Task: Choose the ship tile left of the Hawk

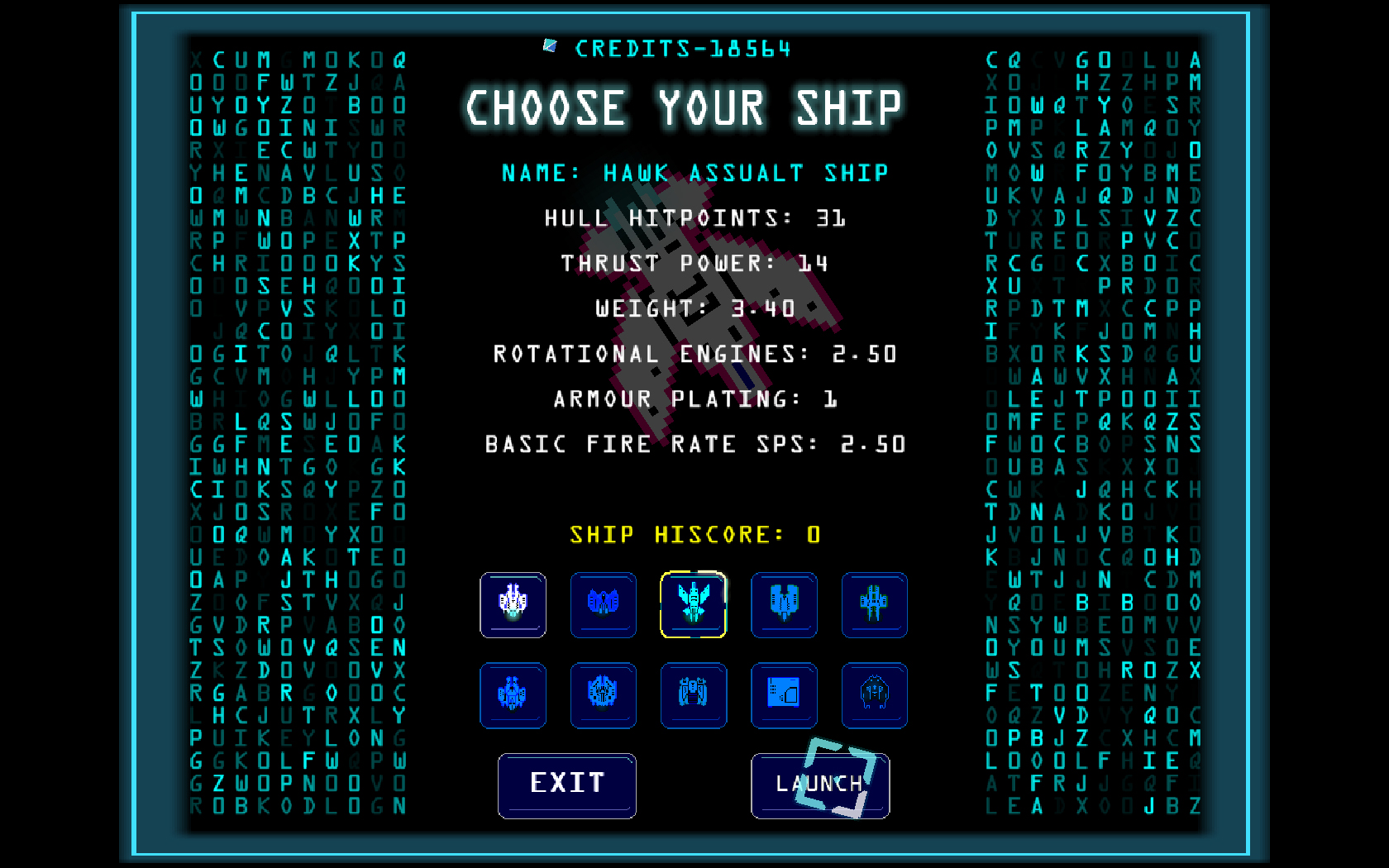Action: (x=603, y=605)
